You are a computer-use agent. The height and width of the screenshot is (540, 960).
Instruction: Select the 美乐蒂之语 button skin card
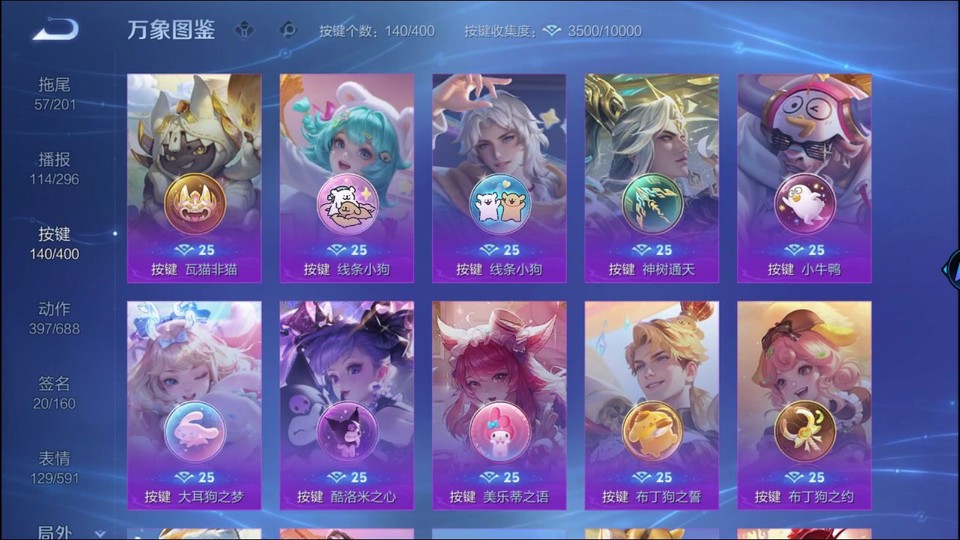[x=499, y=405]
